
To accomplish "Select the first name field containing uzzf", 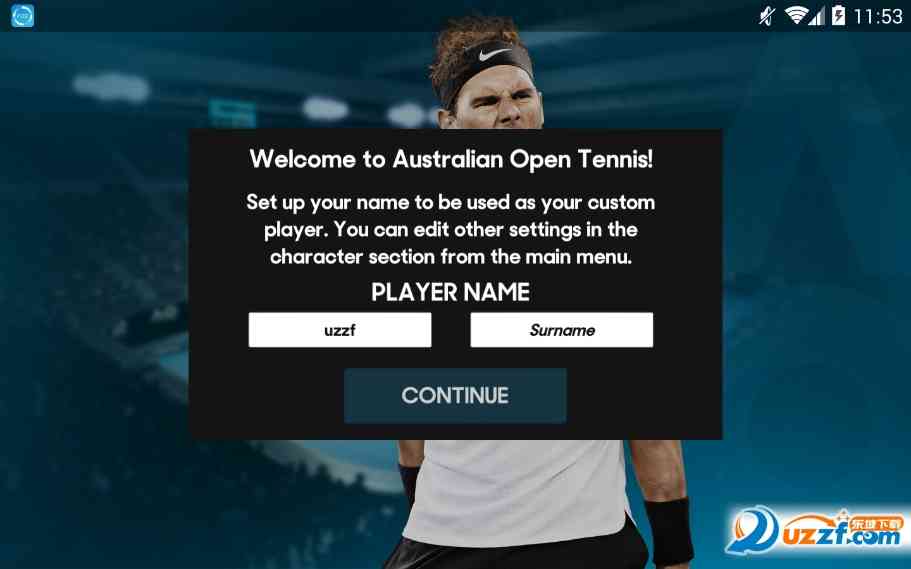I will pyautogui.click(x=340, y=330).
